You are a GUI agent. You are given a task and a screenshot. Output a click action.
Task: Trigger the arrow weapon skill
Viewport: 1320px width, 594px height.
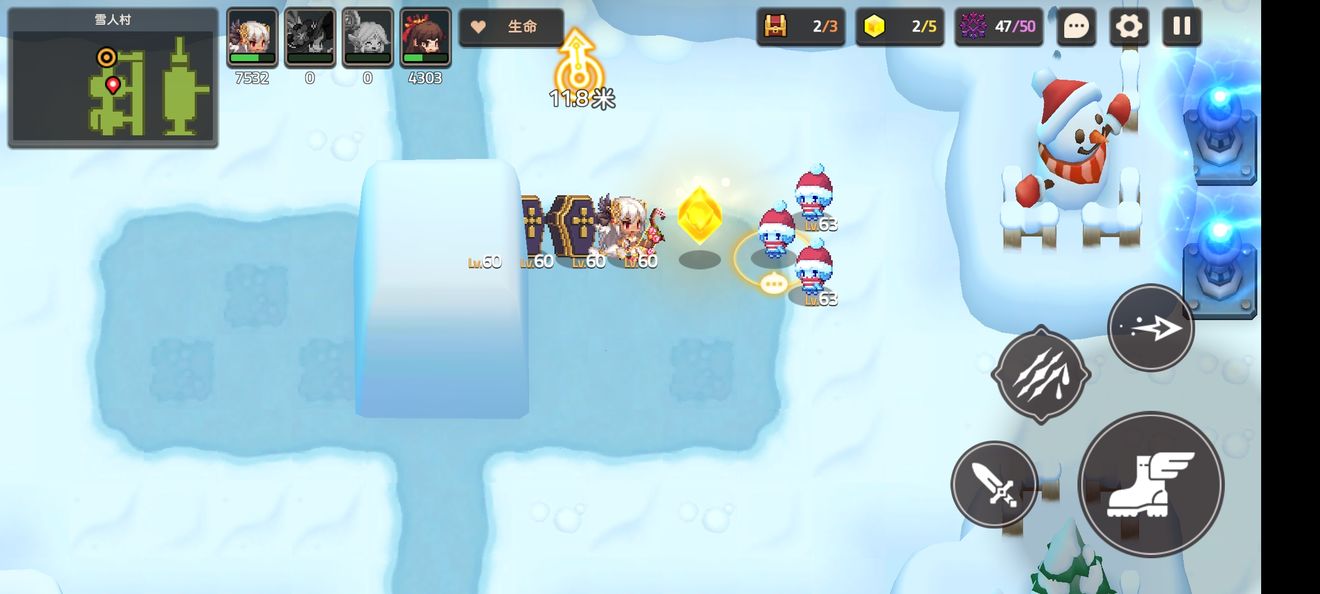tap(1151, 328)
